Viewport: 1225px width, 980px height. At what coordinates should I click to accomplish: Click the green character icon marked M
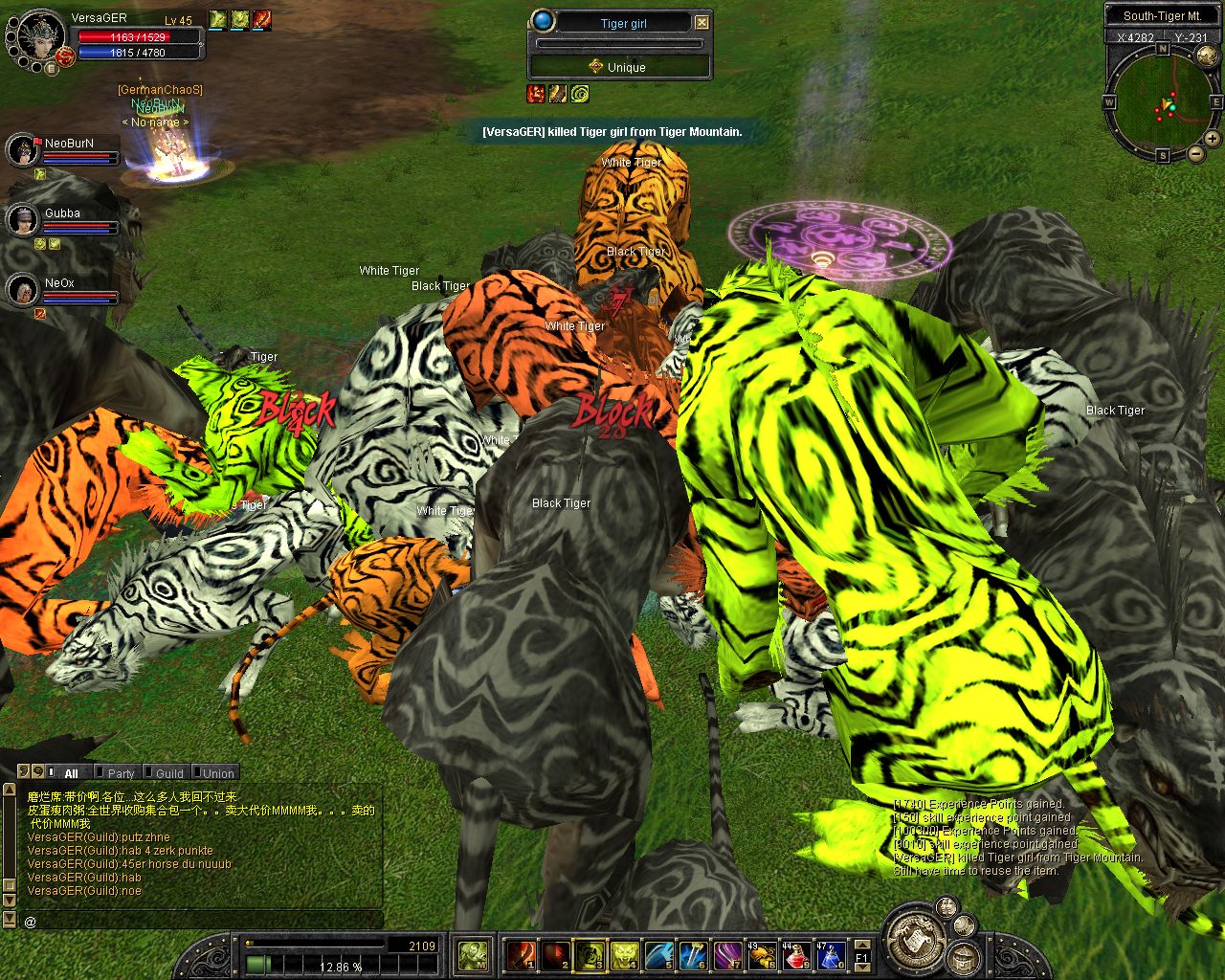tap(473, 955)
